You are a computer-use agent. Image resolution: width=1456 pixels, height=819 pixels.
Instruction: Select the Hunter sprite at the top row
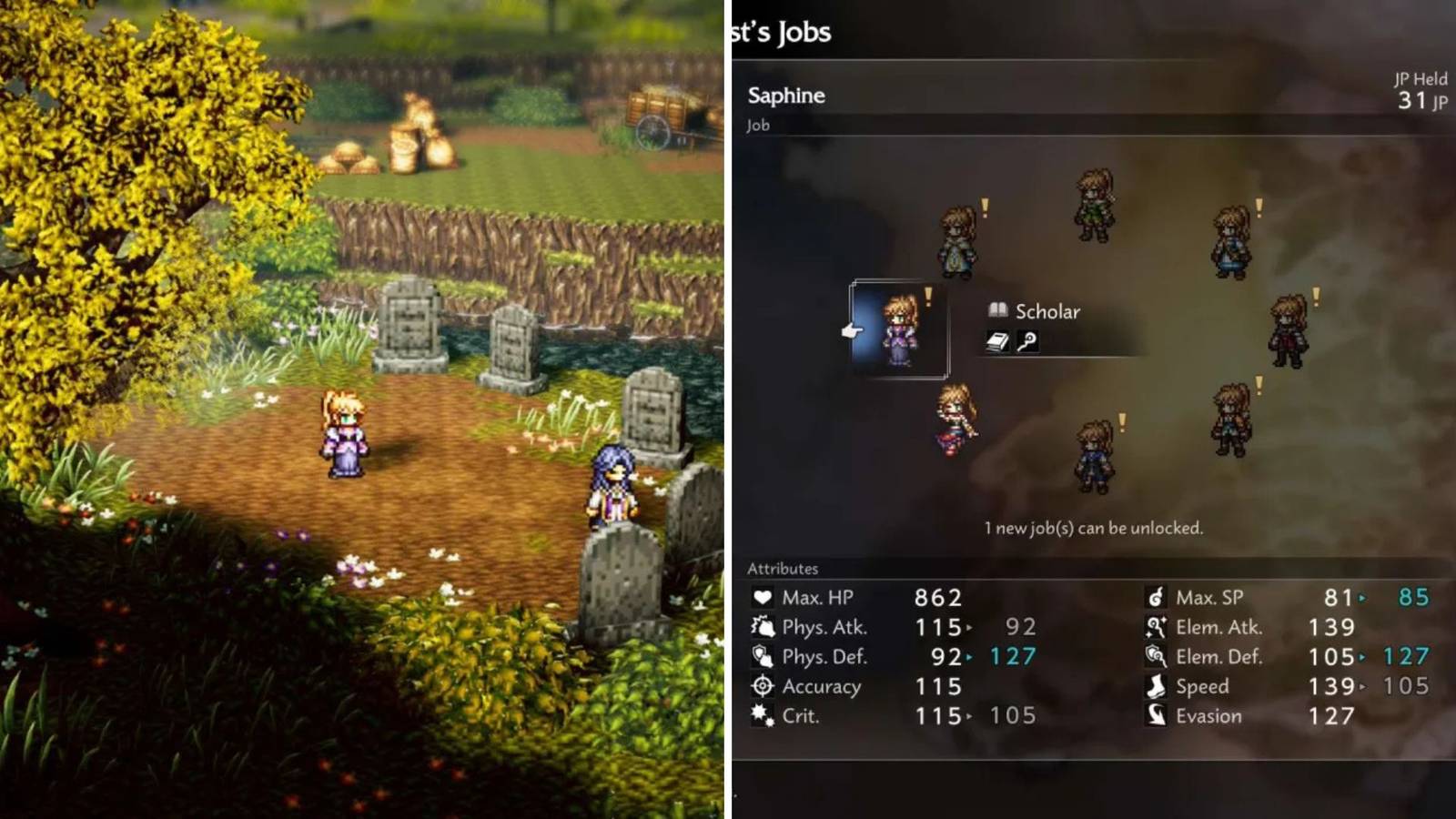coord(1095,205)
